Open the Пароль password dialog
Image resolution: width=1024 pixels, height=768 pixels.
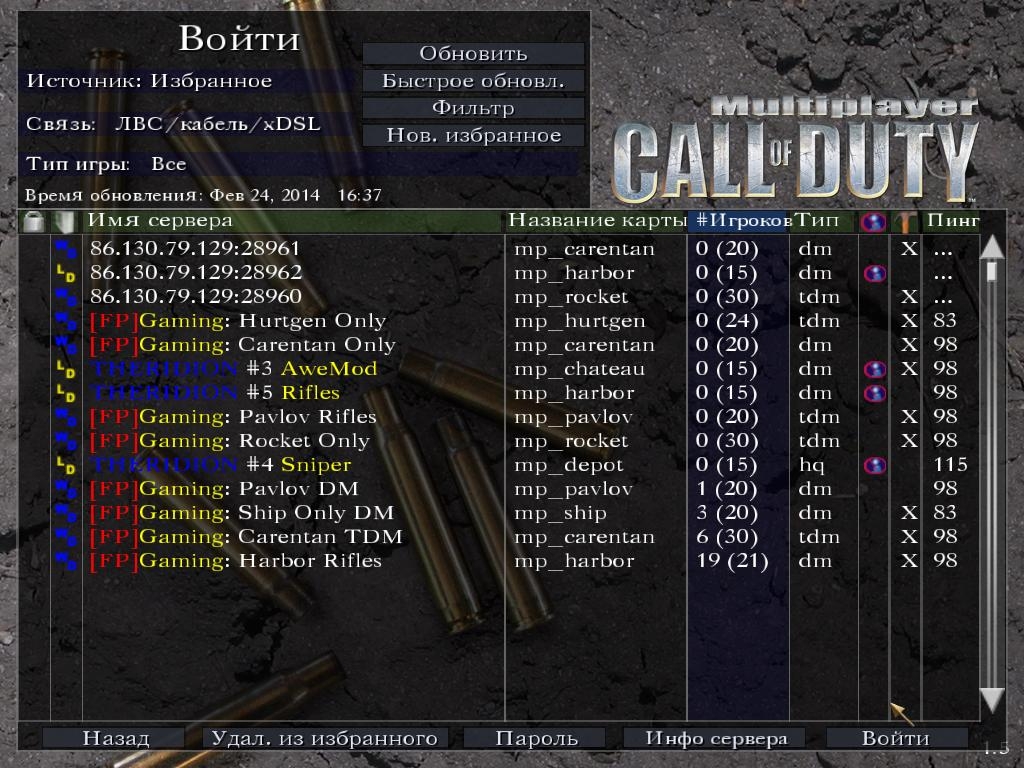point(536,738)
